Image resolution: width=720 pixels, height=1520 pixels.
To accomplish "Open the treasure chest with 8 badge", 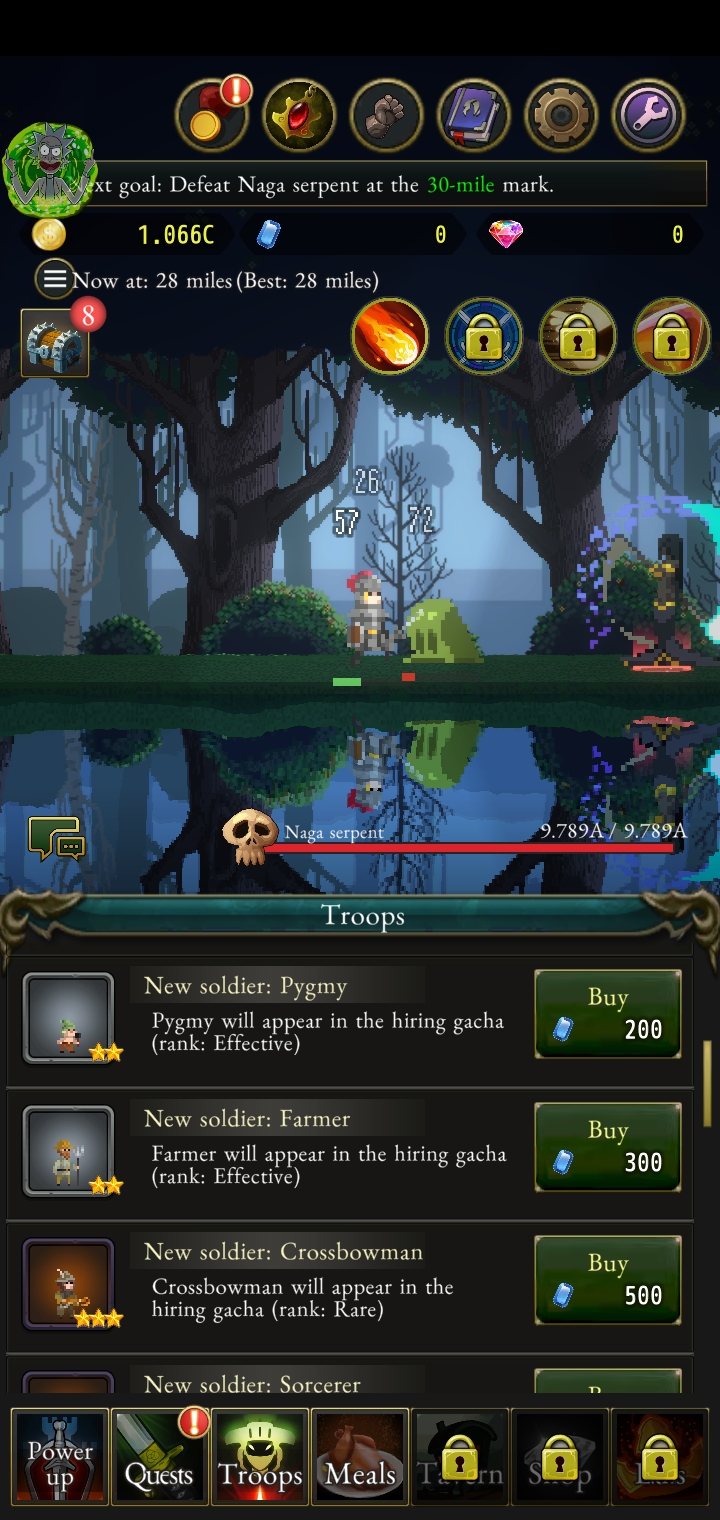I will pyautogui.click(x=55, y=343).
